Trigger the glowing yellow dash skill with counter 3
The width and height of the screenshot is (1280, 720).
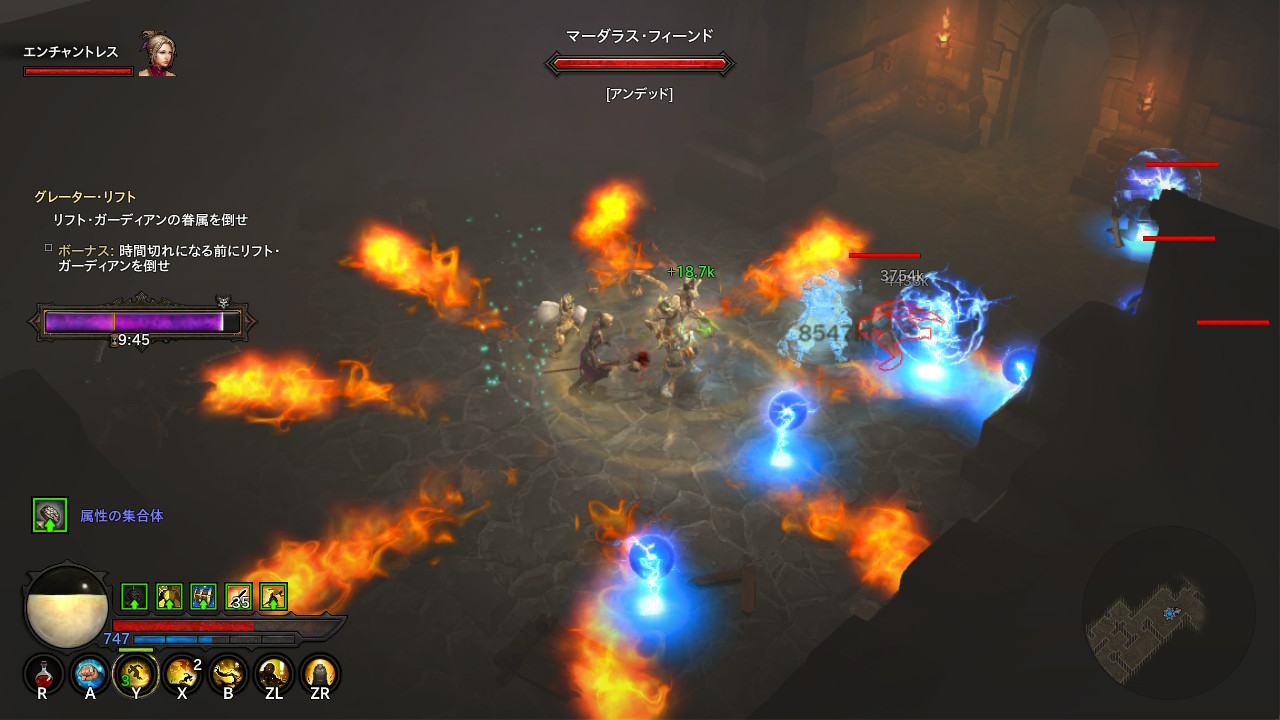[x=136, y=673]
